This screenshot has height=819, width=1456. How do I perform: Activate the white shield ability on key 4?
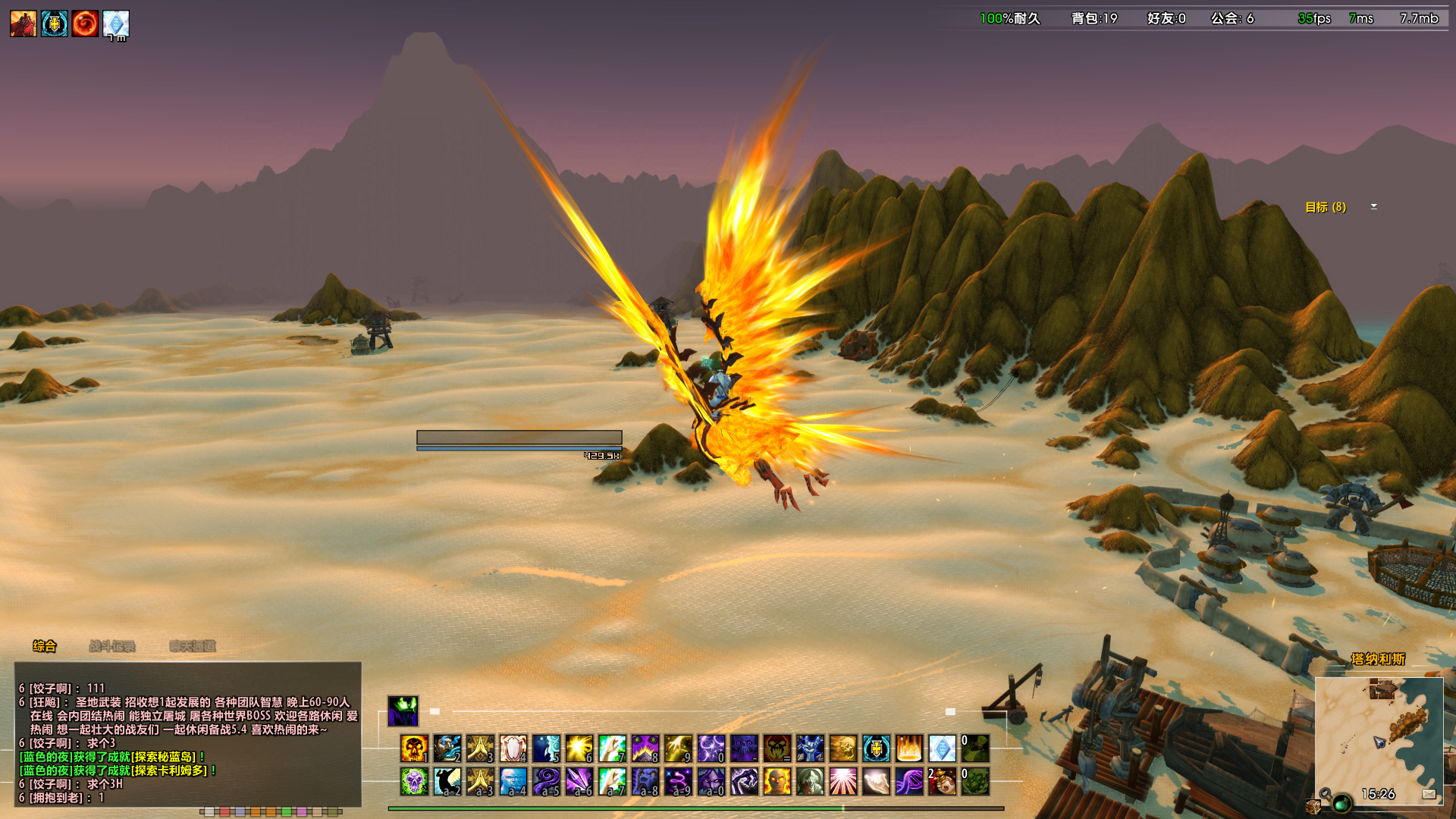click(x=513, y=748)
